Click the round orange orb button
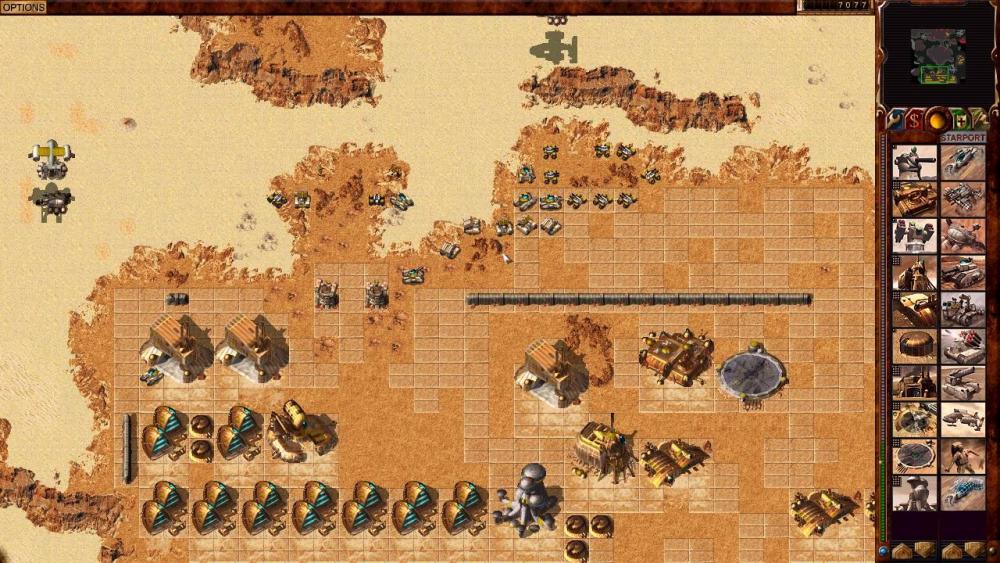 (938, 120)
